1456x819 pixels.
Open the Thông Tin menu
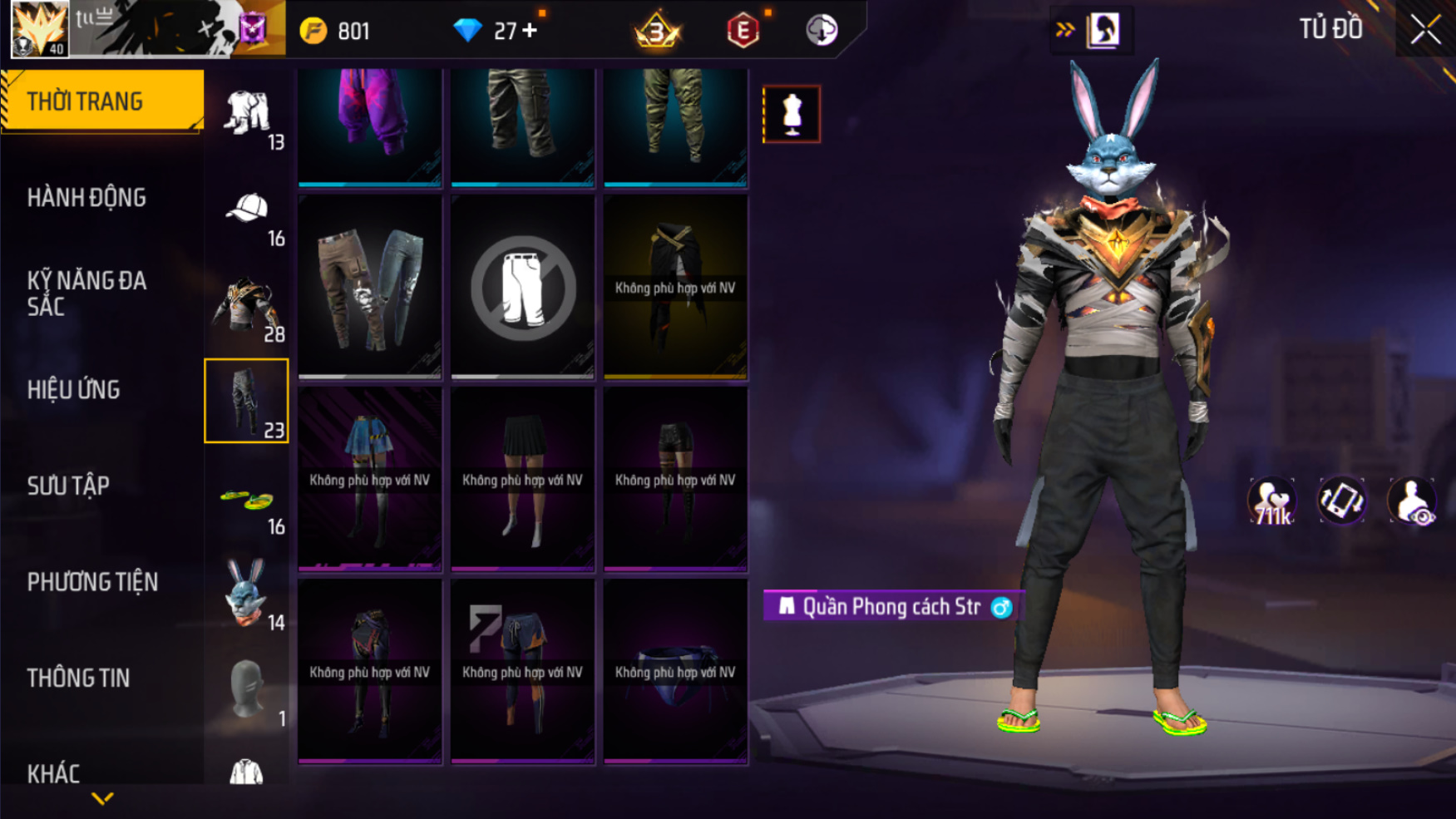[78, 678]
